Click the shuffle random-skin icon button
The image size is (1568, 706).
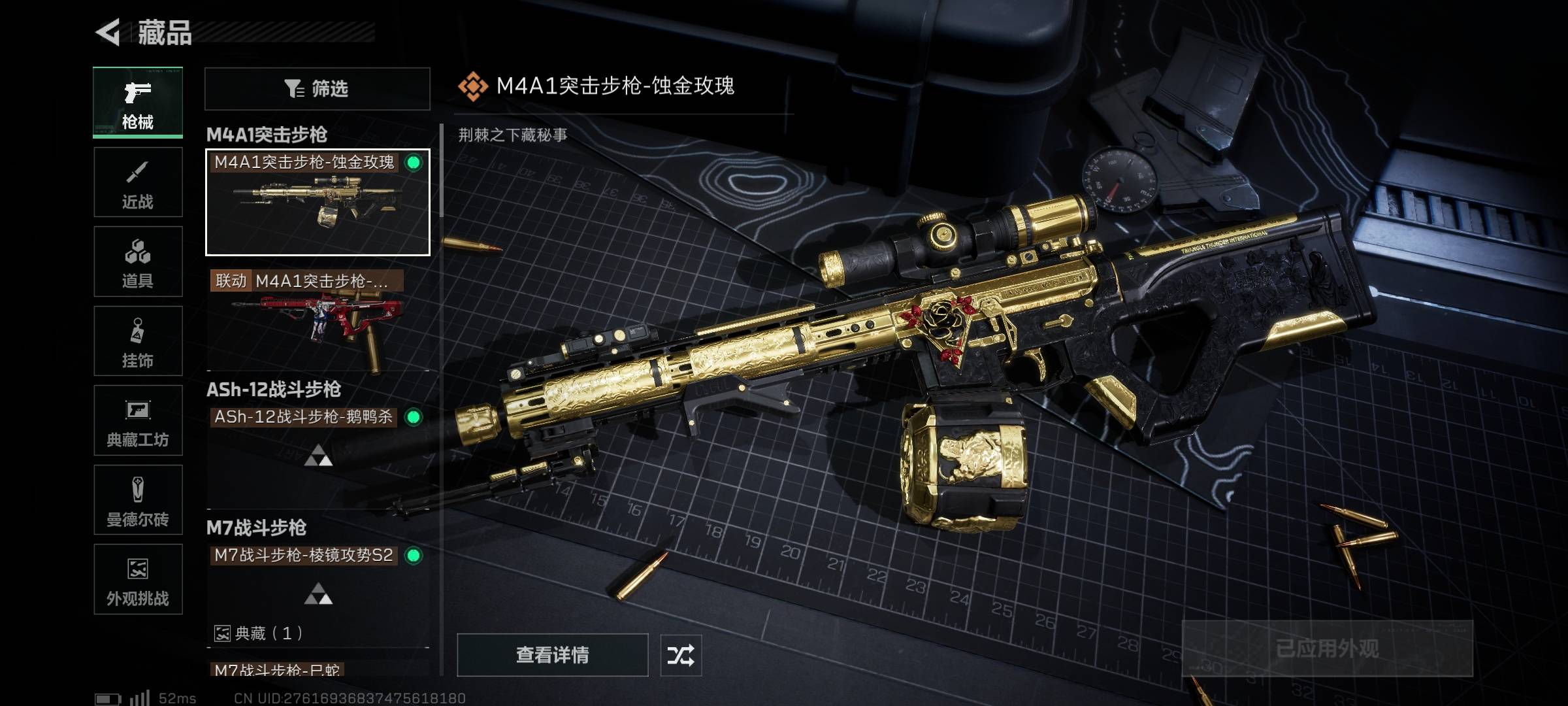(x=681, y=654)
